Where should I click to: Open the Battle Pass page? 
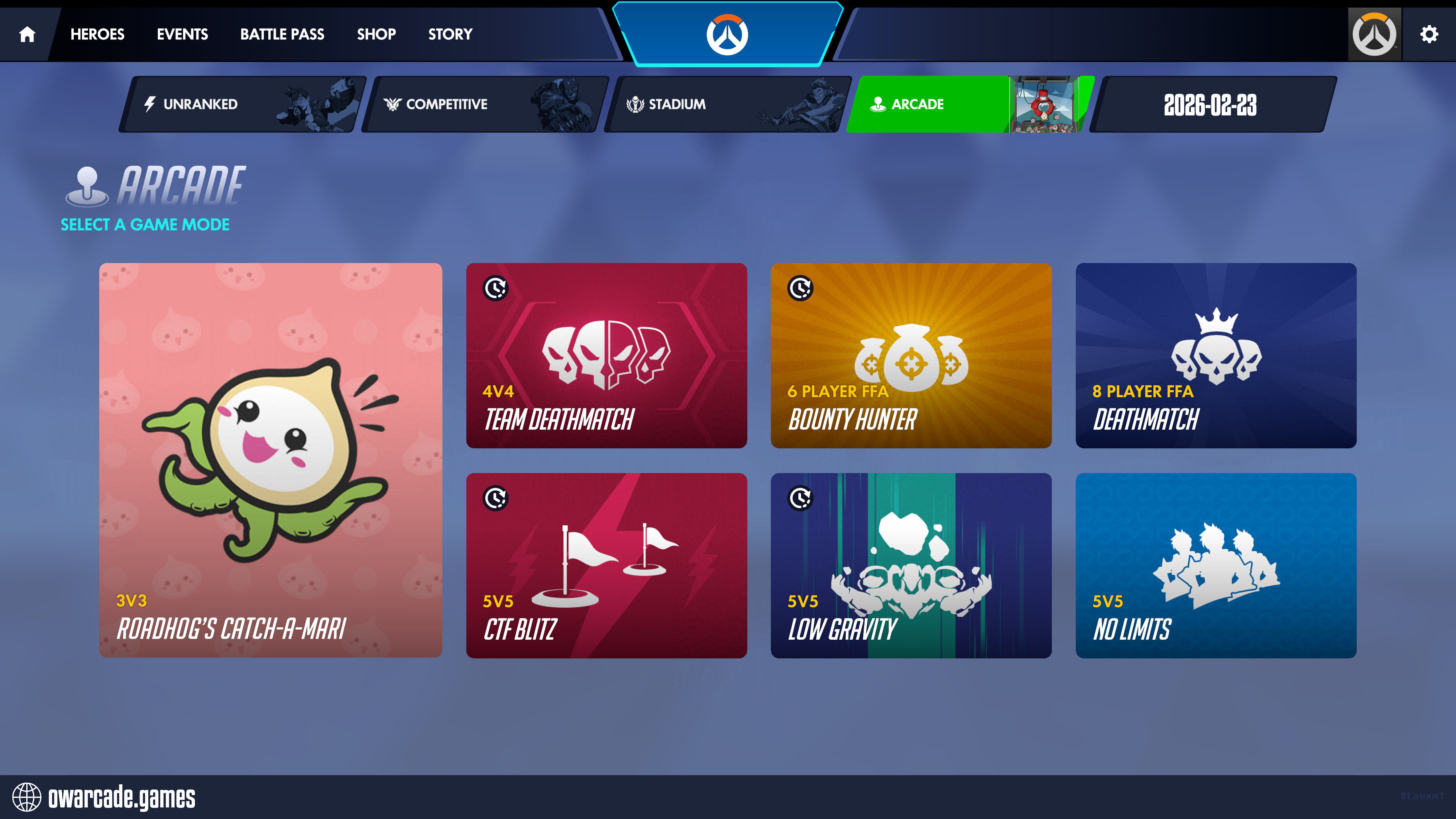(x=282, y=35)
